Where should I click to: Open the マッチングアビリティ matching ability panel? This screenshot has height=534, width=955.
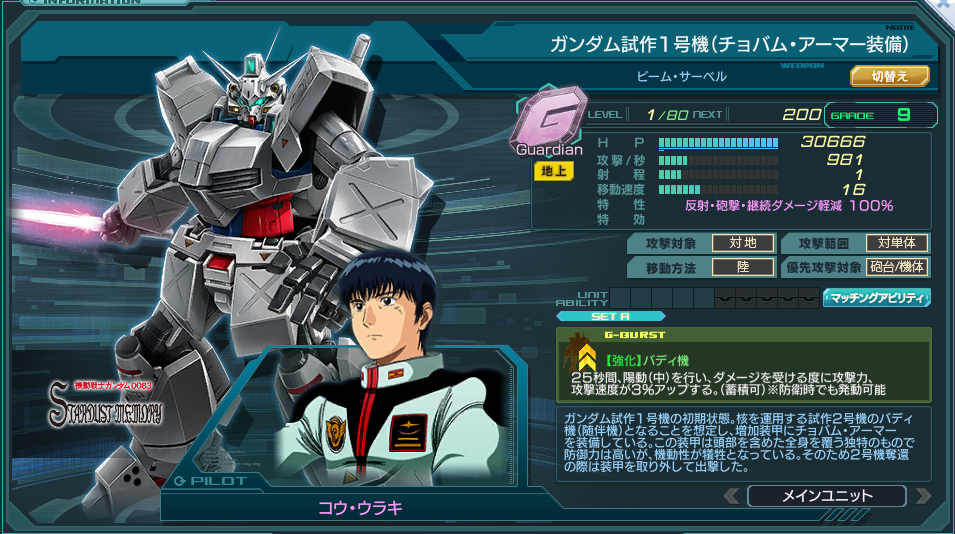[x=876, y=297]
